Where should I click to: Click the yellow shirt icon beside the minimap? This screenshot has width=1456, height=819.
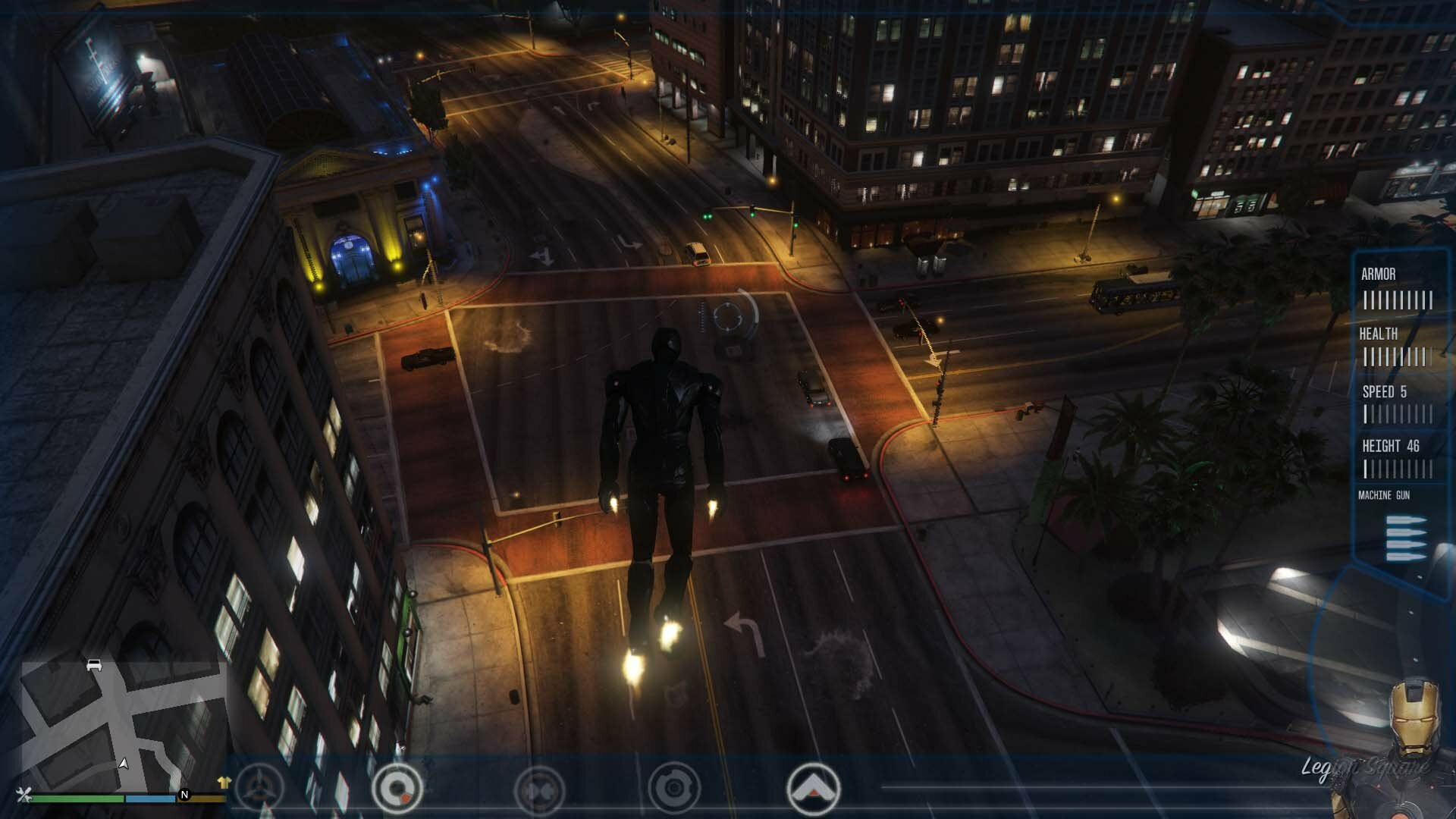point(223,782)
